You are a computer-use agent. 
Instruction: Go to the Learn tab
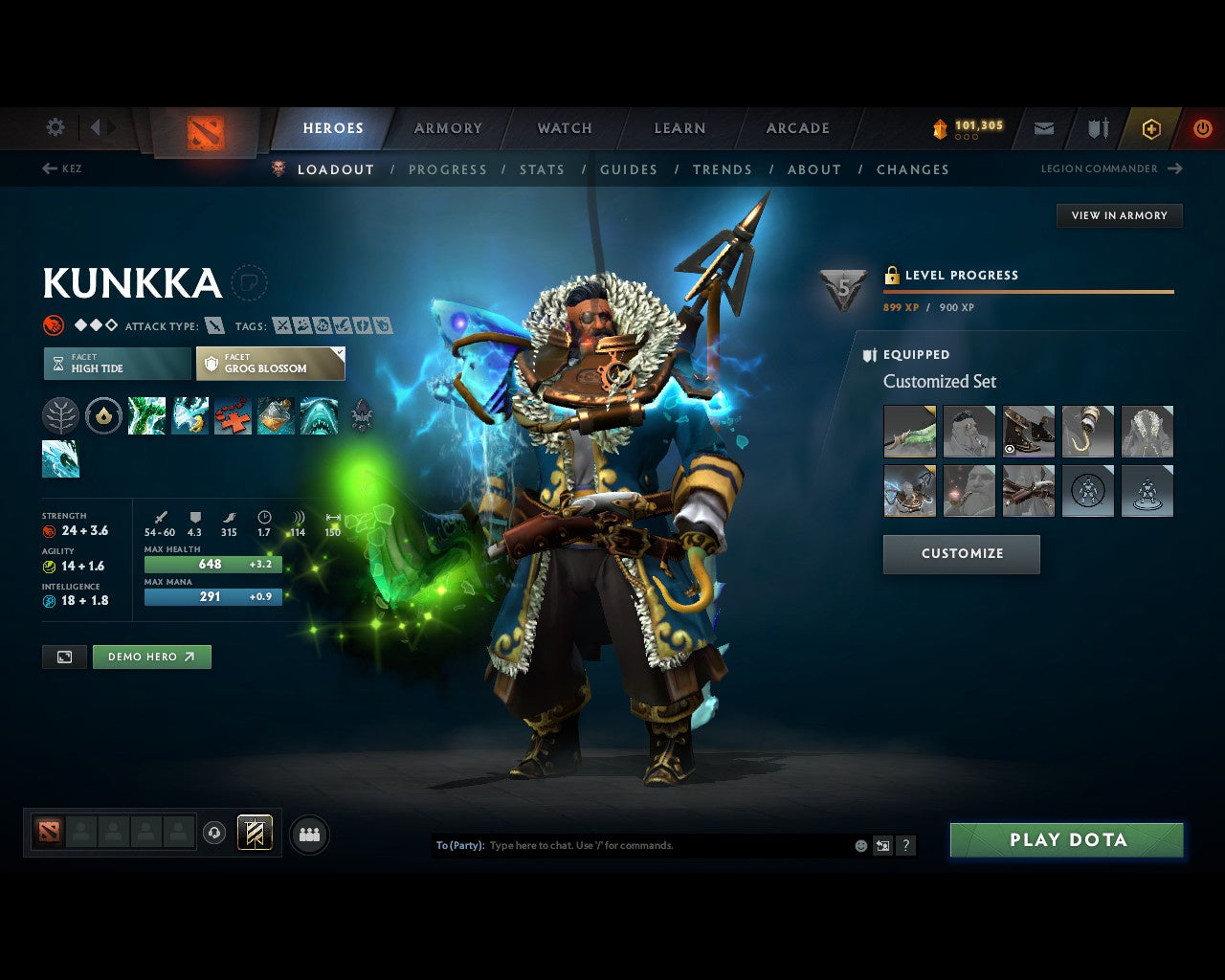coord(679,128)
